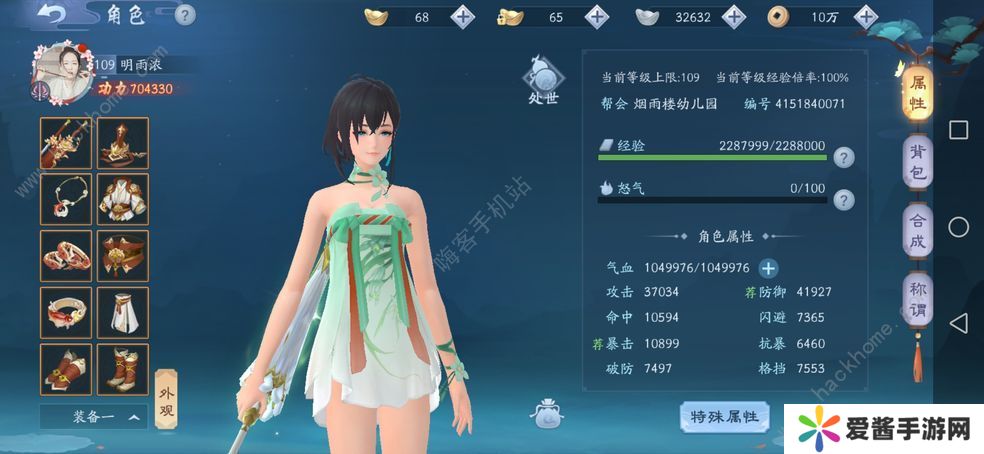Show the experience help tooltip

(844, 157)
